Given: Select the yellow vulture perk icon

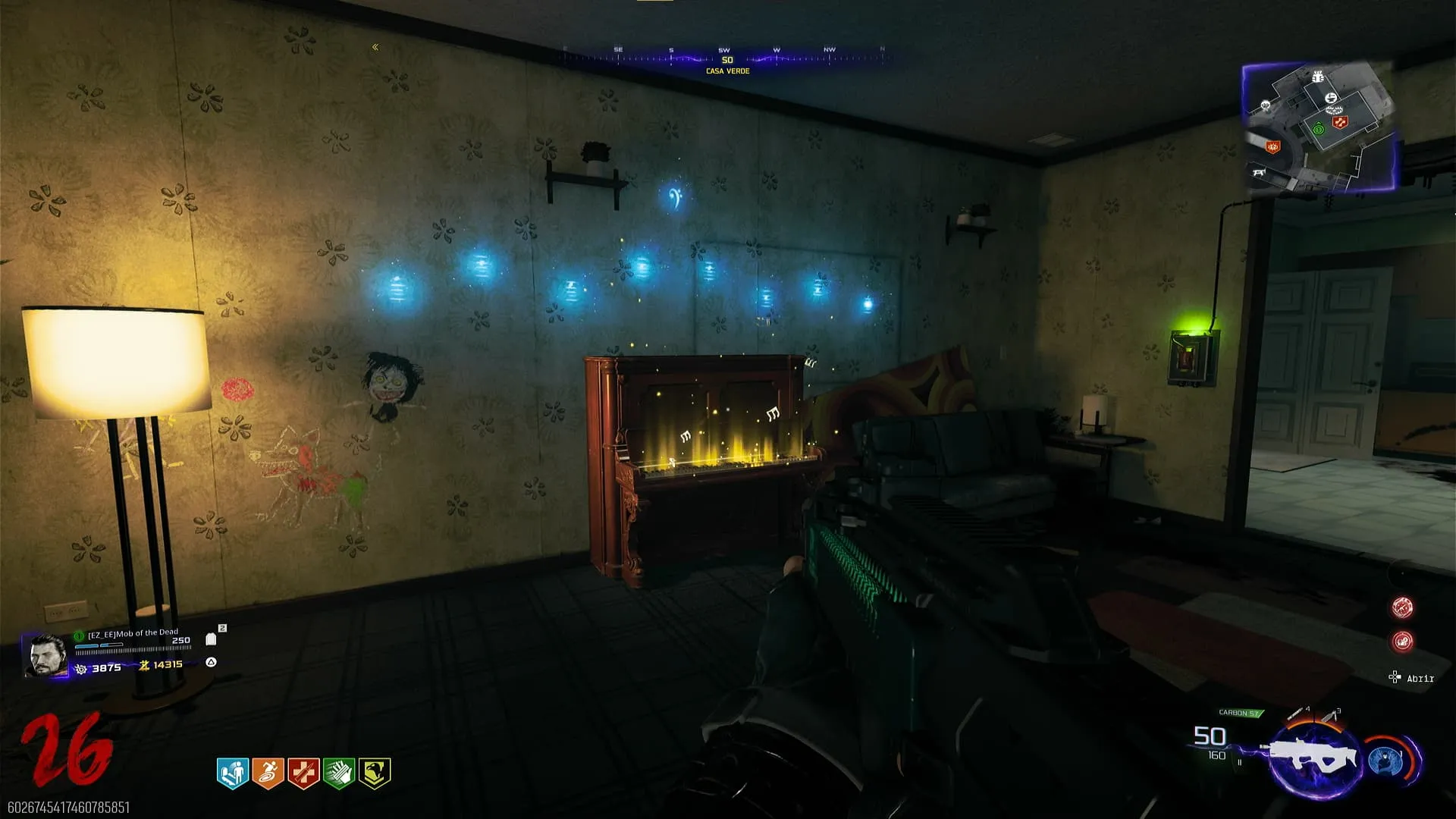Looking at the screenshot, I should (375, 773).
